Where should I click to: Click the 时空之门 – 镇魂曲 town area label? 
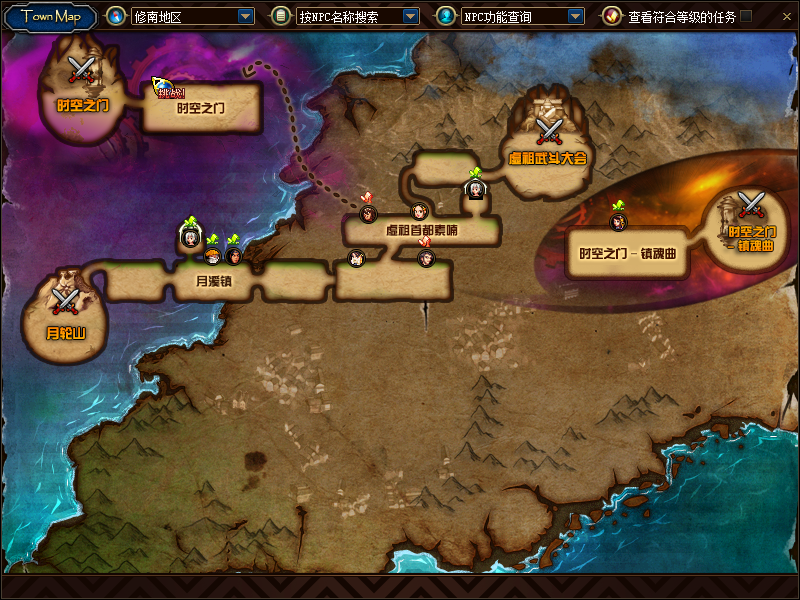tap(628, 253)
